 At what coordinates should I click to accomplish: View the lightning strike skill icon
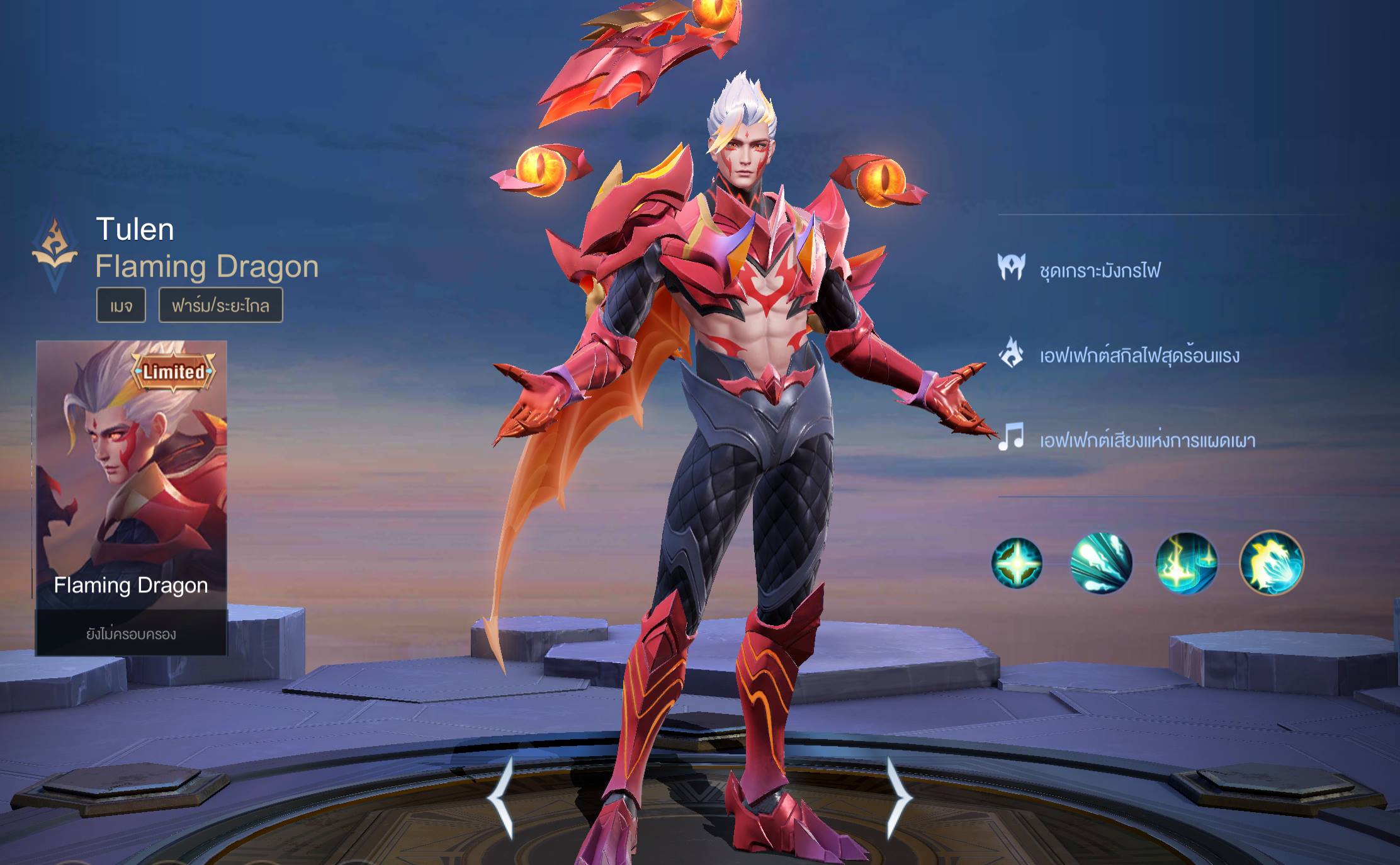pyautogui.click(x=1186, y=563)
